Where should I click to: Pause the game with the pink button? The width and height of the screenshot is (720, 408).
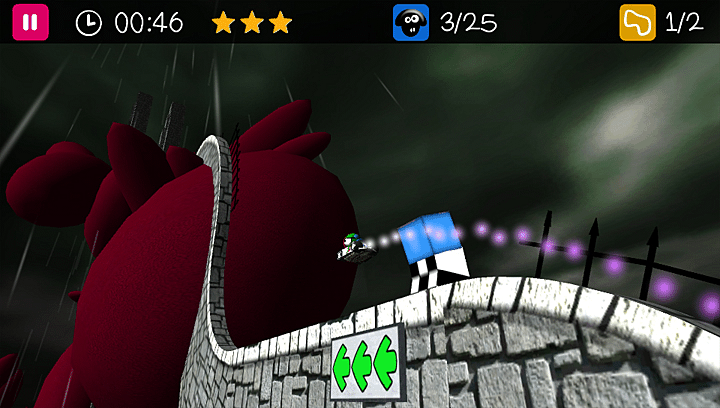[x=30, y=22]
